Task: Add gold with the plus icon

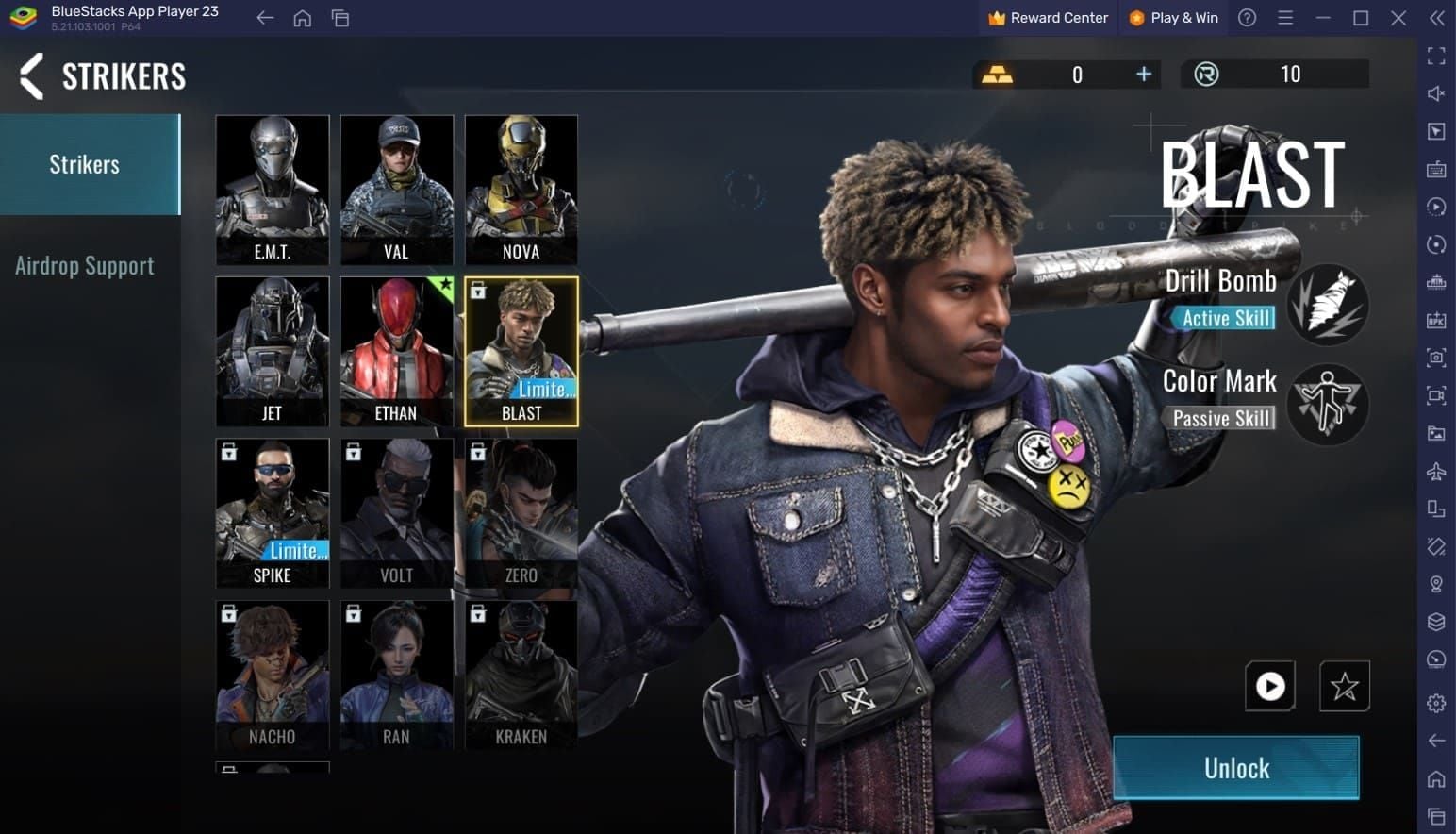Action: tap(1143, 74)
